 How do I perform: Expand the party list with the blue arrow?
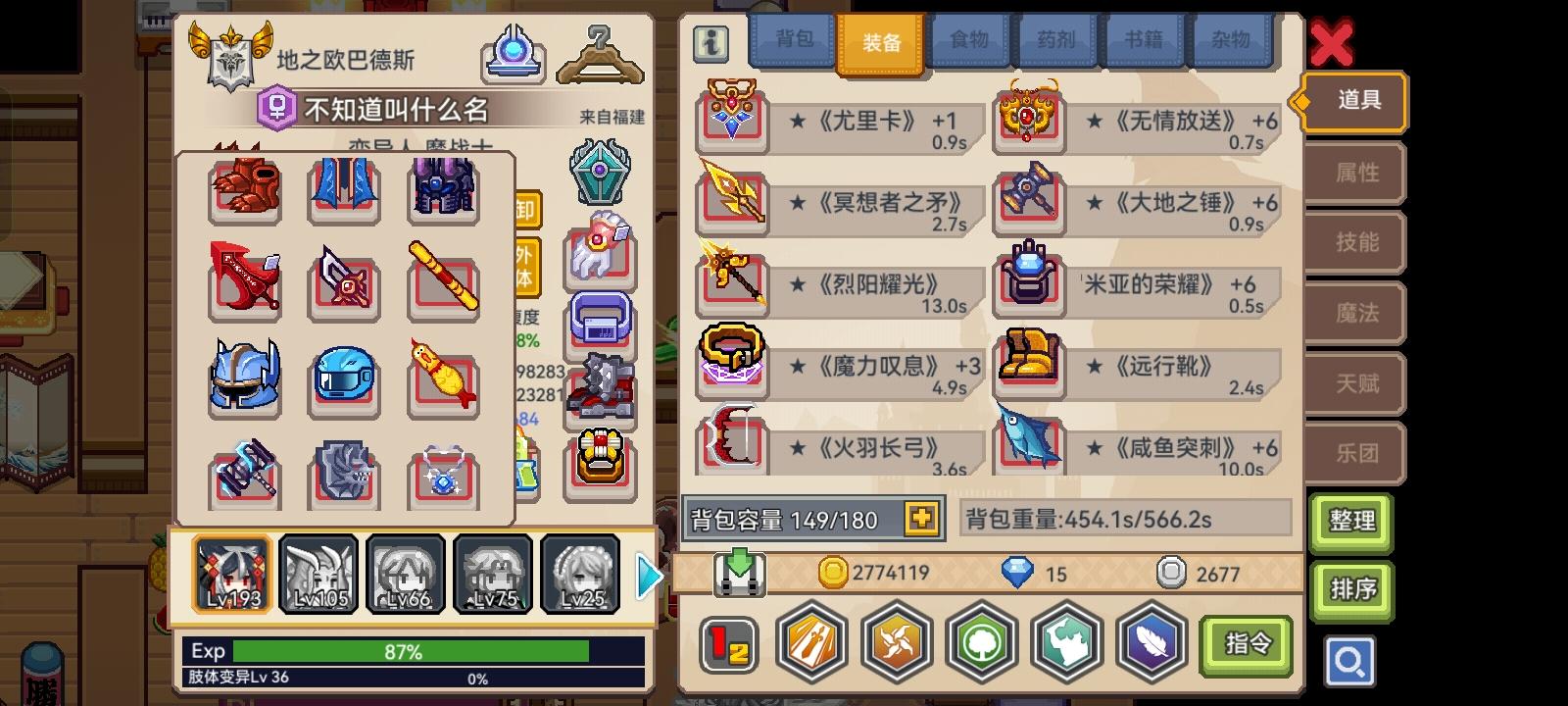[x=646, y=575]
